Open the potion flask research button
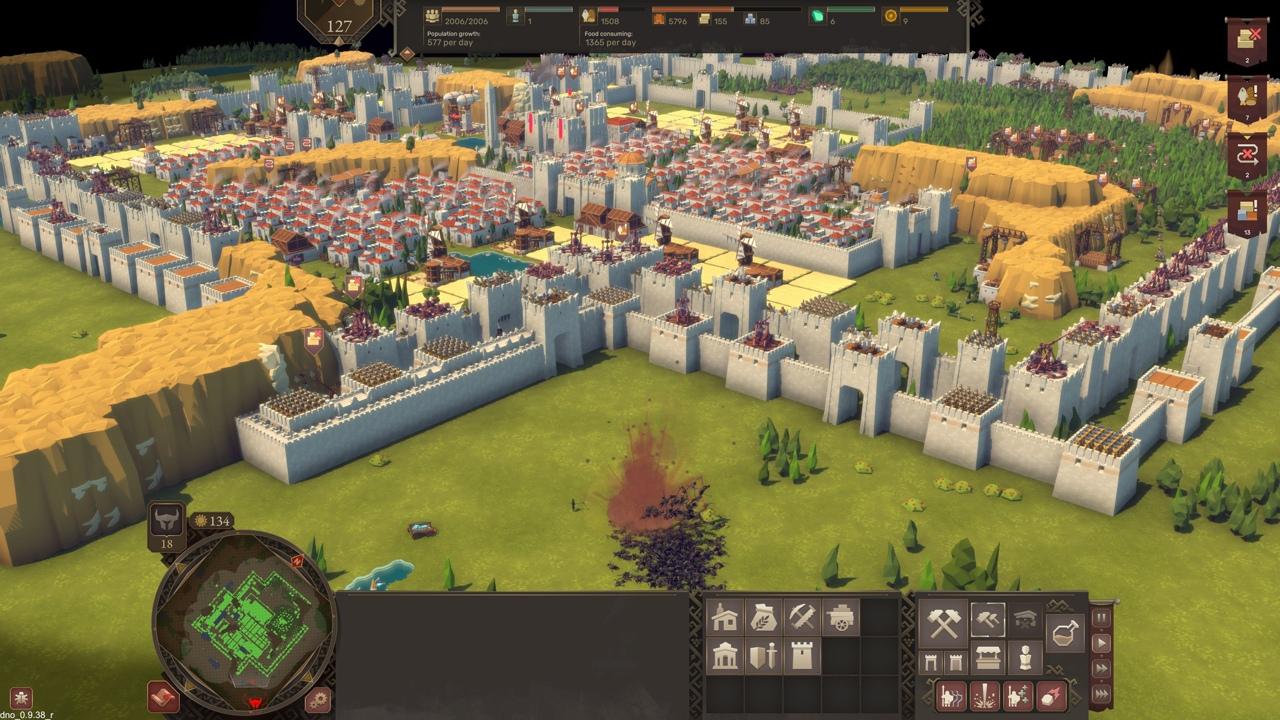The image size is (1280, 720). tap(1065, 633)
